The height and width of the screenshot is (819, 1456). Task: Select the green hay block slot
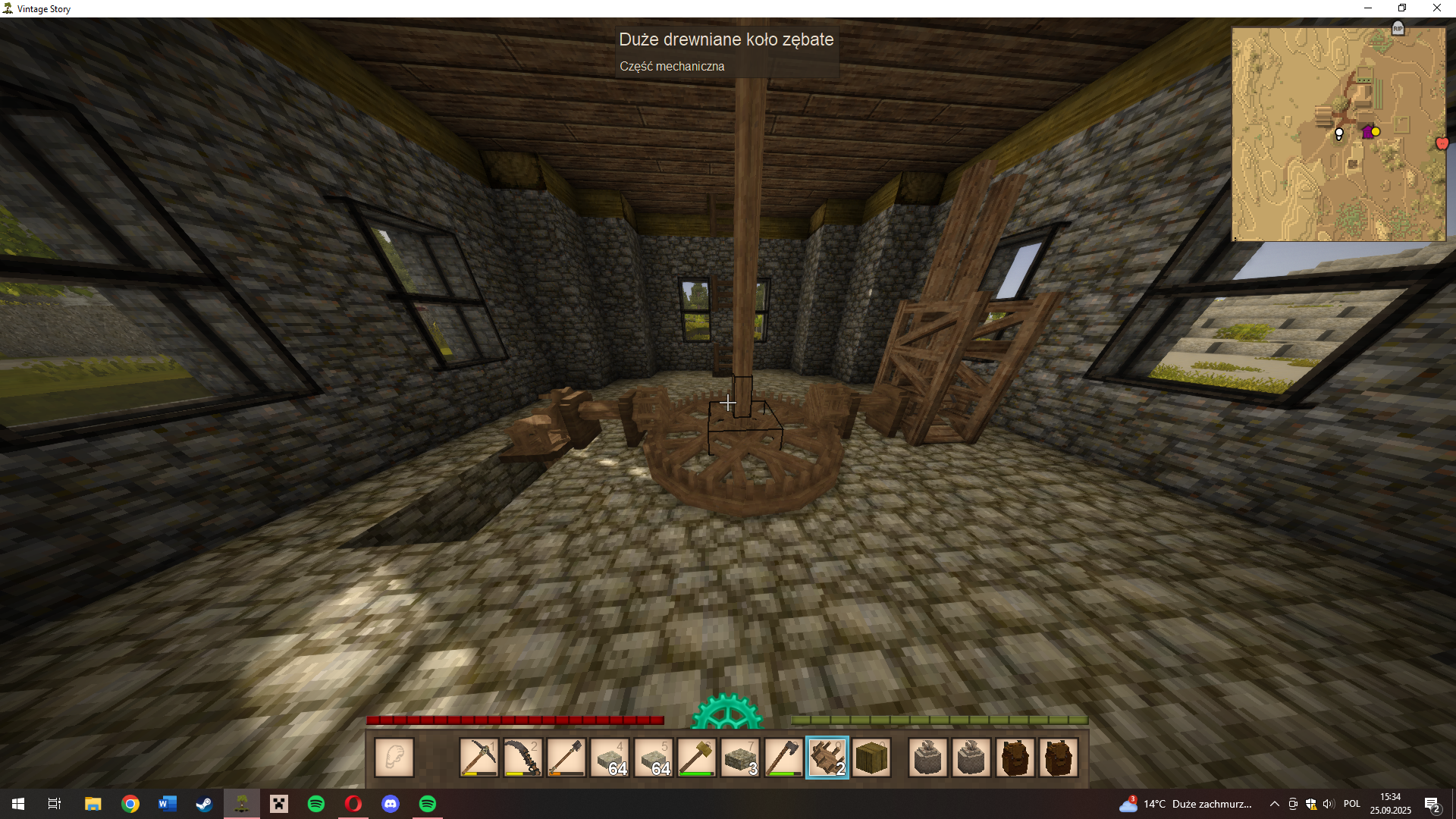[871, 758]
